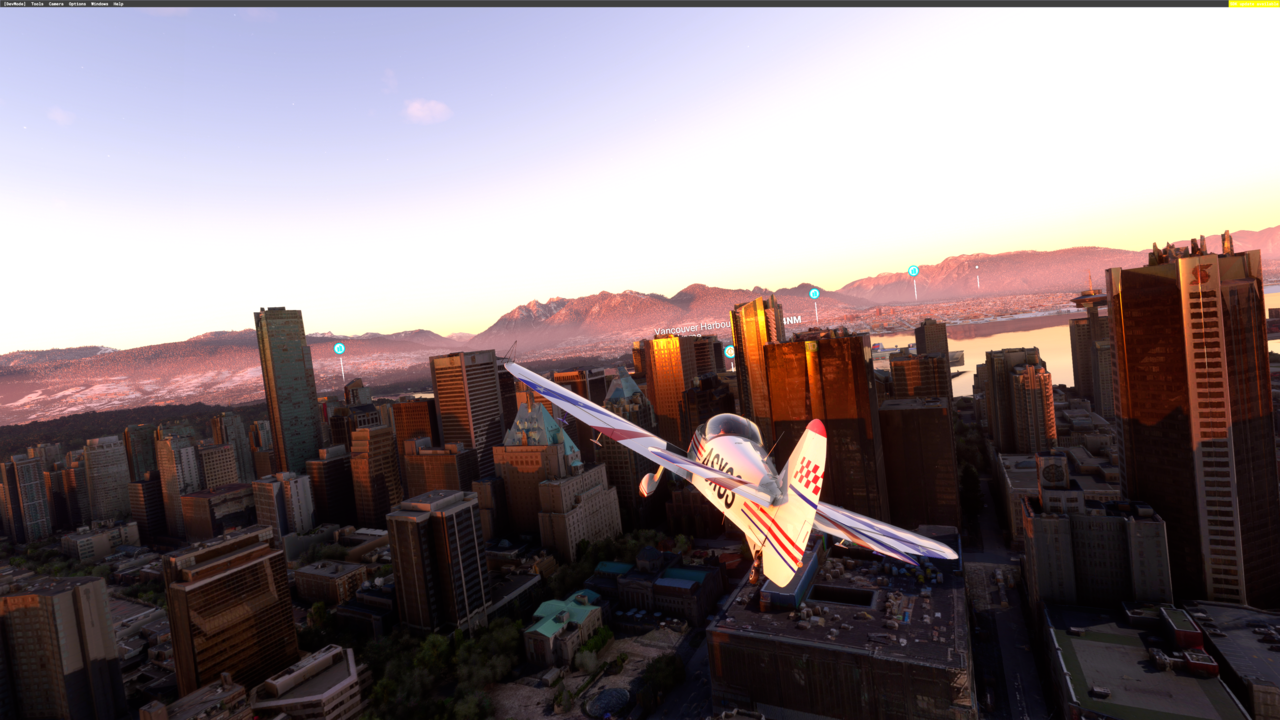Viewport: 1280px width, 720px height.
Task: Click the tiny white POI dot at far right
Action: (x=976, y=266)
